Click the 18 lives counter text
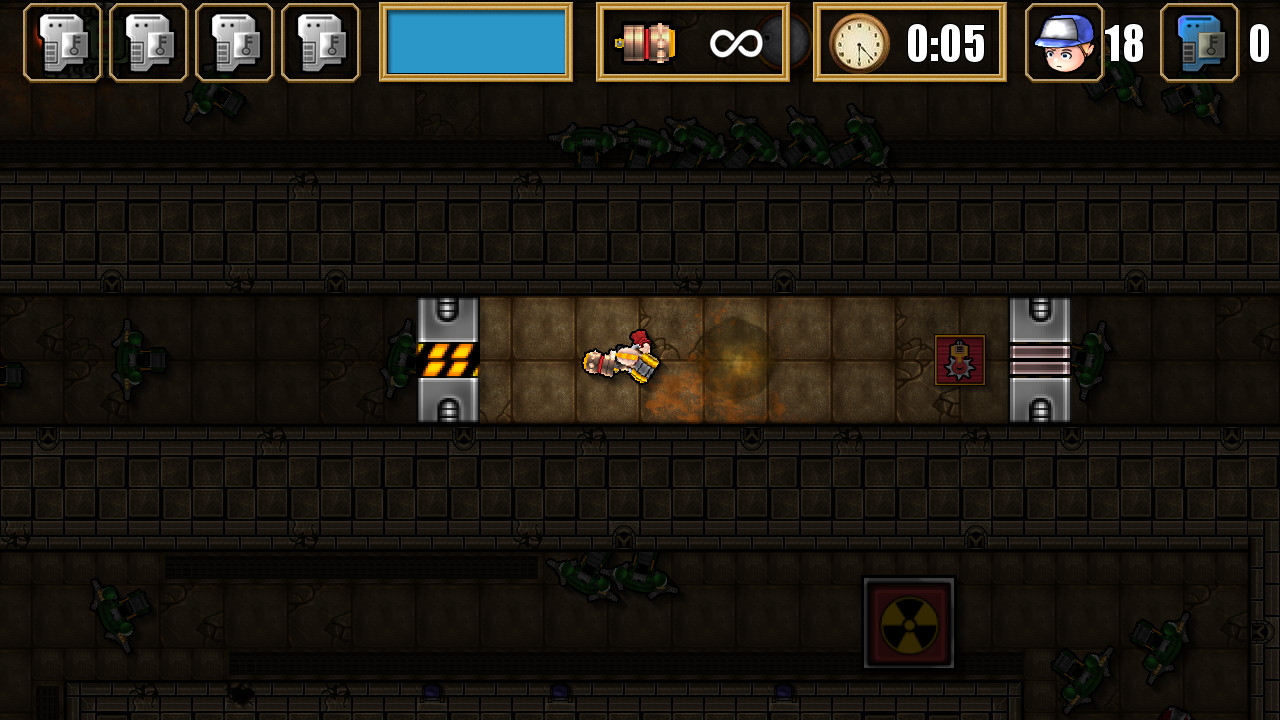 tap(1126, 43)
